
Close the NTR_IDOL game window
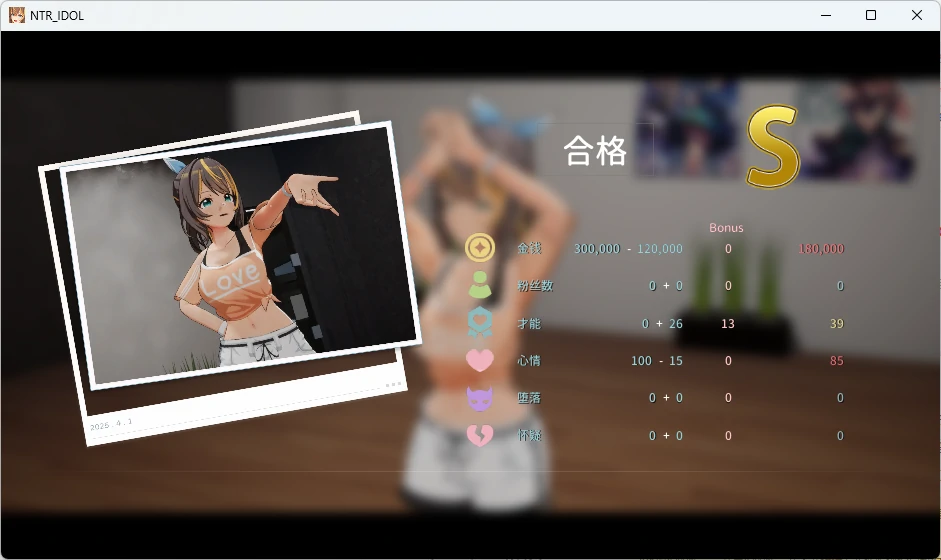click(916, 15)
